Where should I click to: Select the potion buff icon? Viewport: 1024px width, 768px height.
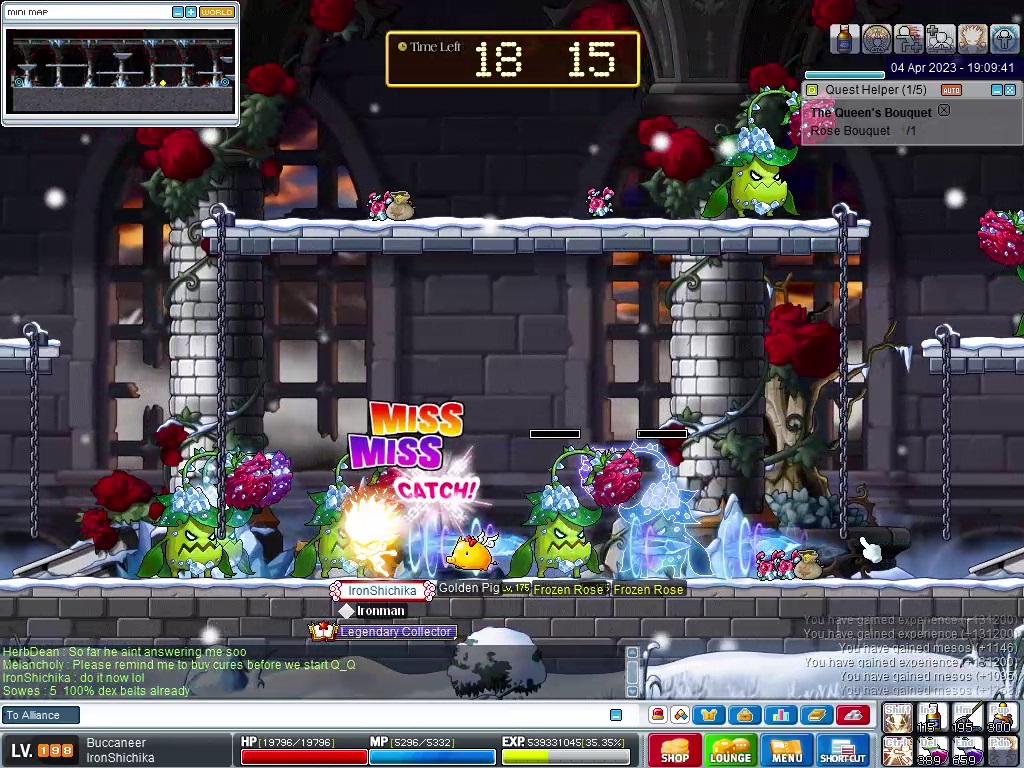click(x=845, y=39)
